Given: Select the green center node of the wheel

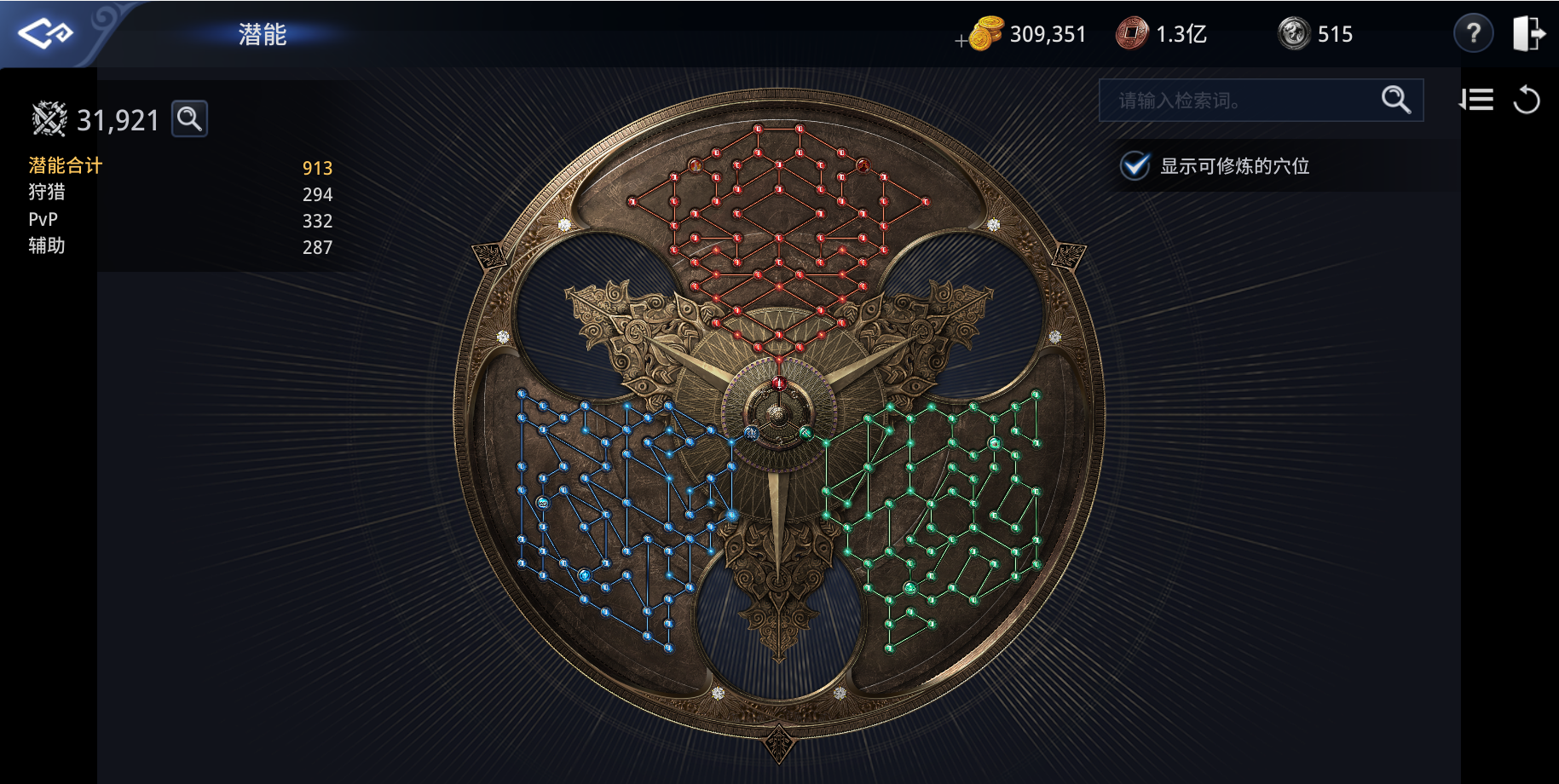Looking at the screenshot, I should 805,433.
